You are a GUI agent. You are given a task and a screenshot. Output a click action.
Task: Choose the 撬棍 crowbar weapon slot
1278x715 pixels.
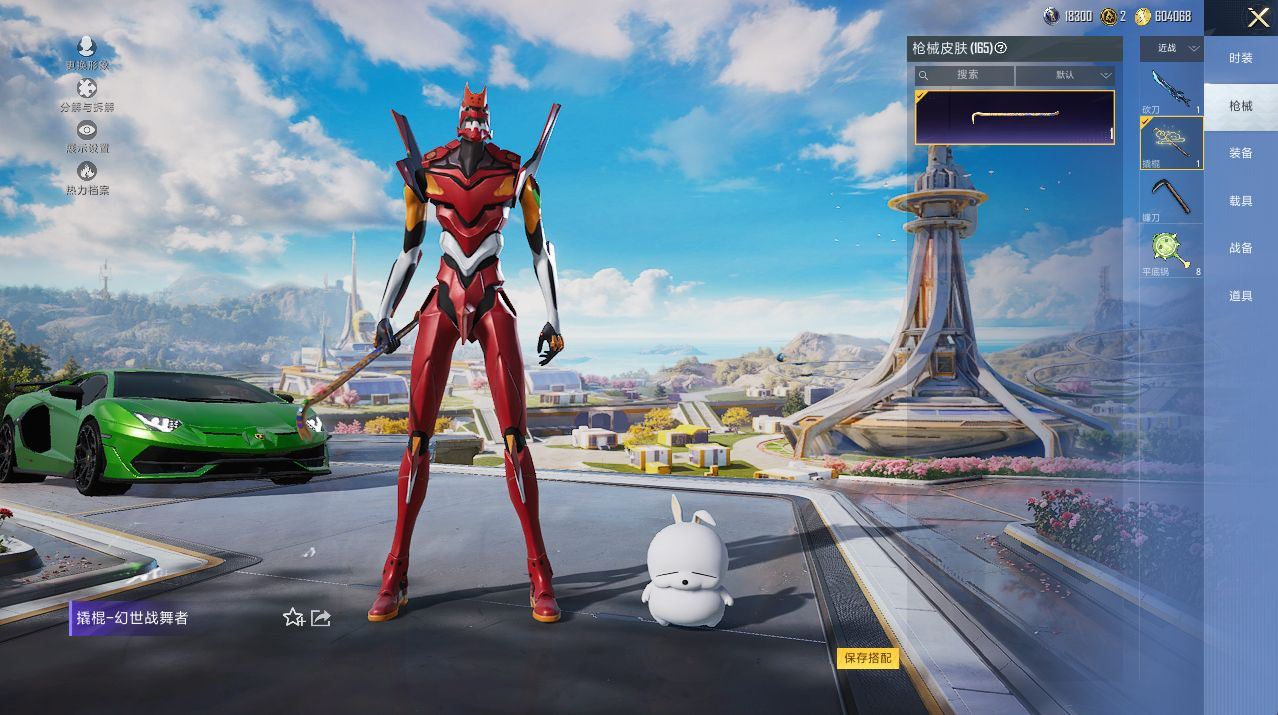[x=1171, y=142]
